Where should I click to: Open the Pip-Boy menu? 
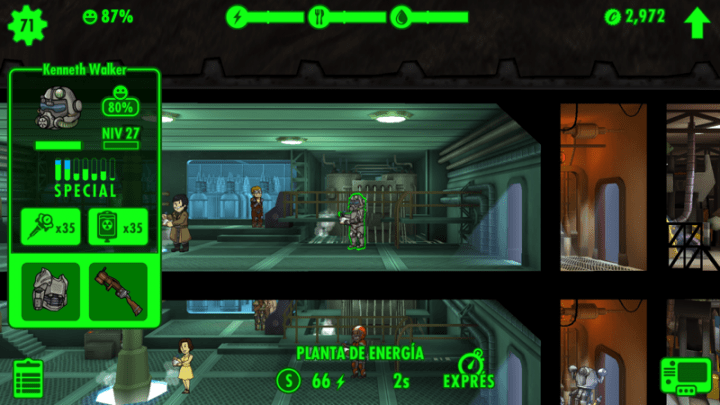click(x=685, y=378)
